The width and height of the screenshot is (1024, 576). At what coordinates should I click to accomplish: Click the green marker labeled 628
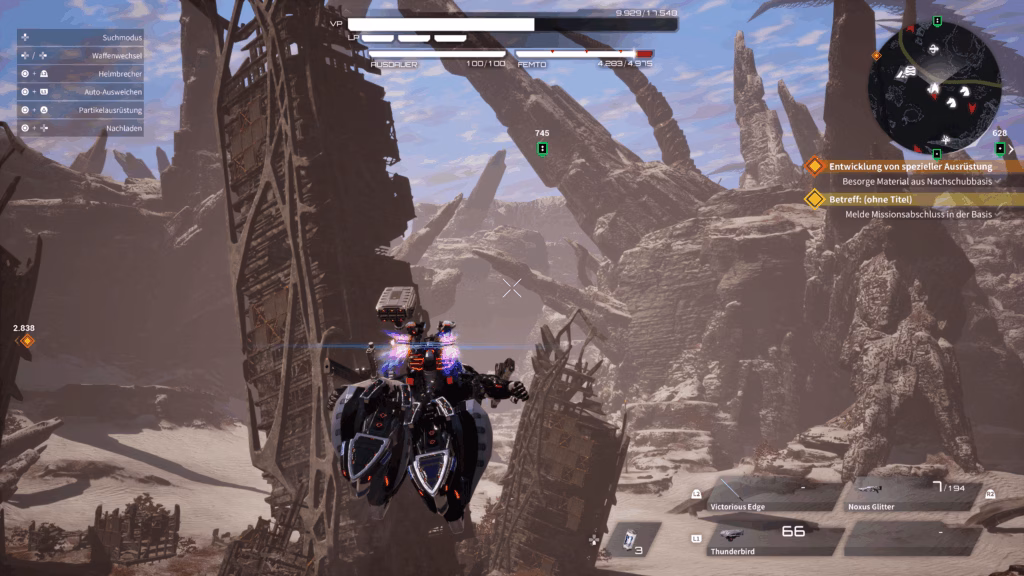(x=999, y=149)
